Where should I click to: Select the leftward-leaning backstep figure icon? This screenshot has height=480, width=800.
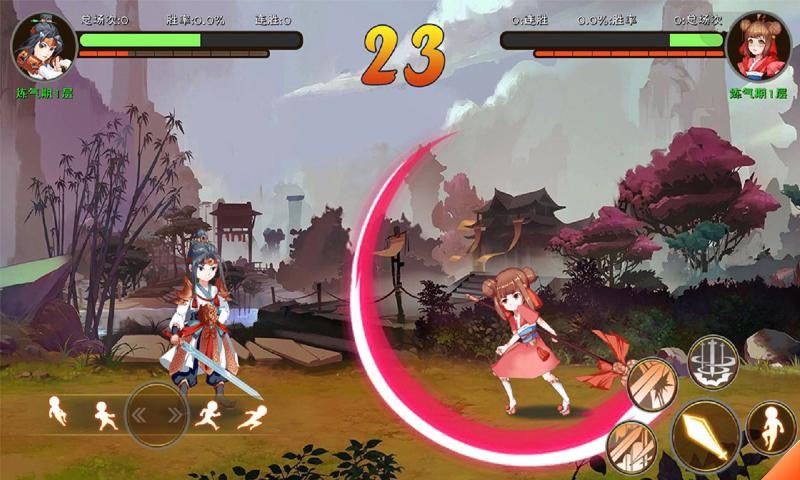tap(57, 410)
